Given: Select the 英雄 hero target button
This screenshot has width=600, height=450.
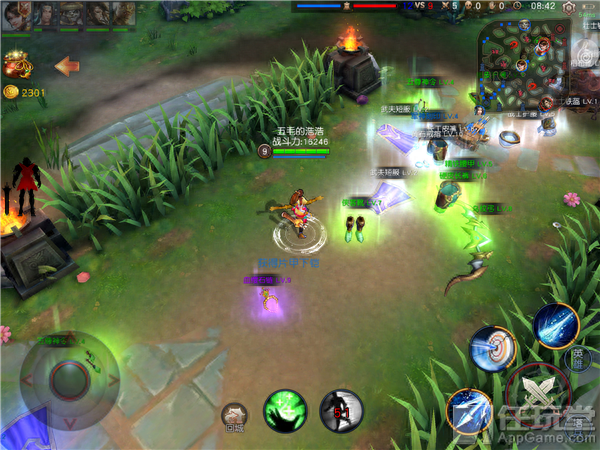Looking at the screenshot, I should click(578, 357).
